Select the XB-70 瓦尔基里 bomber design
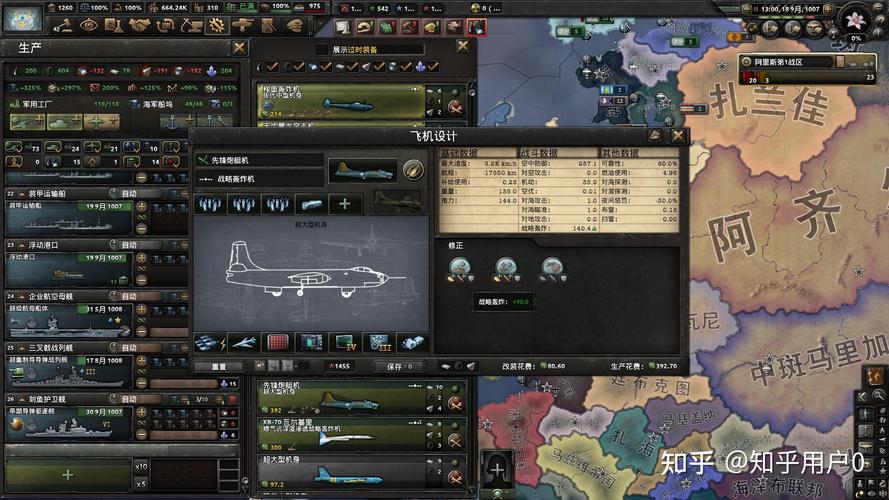This screenshot has height=500, width=889. pos(340,432)
